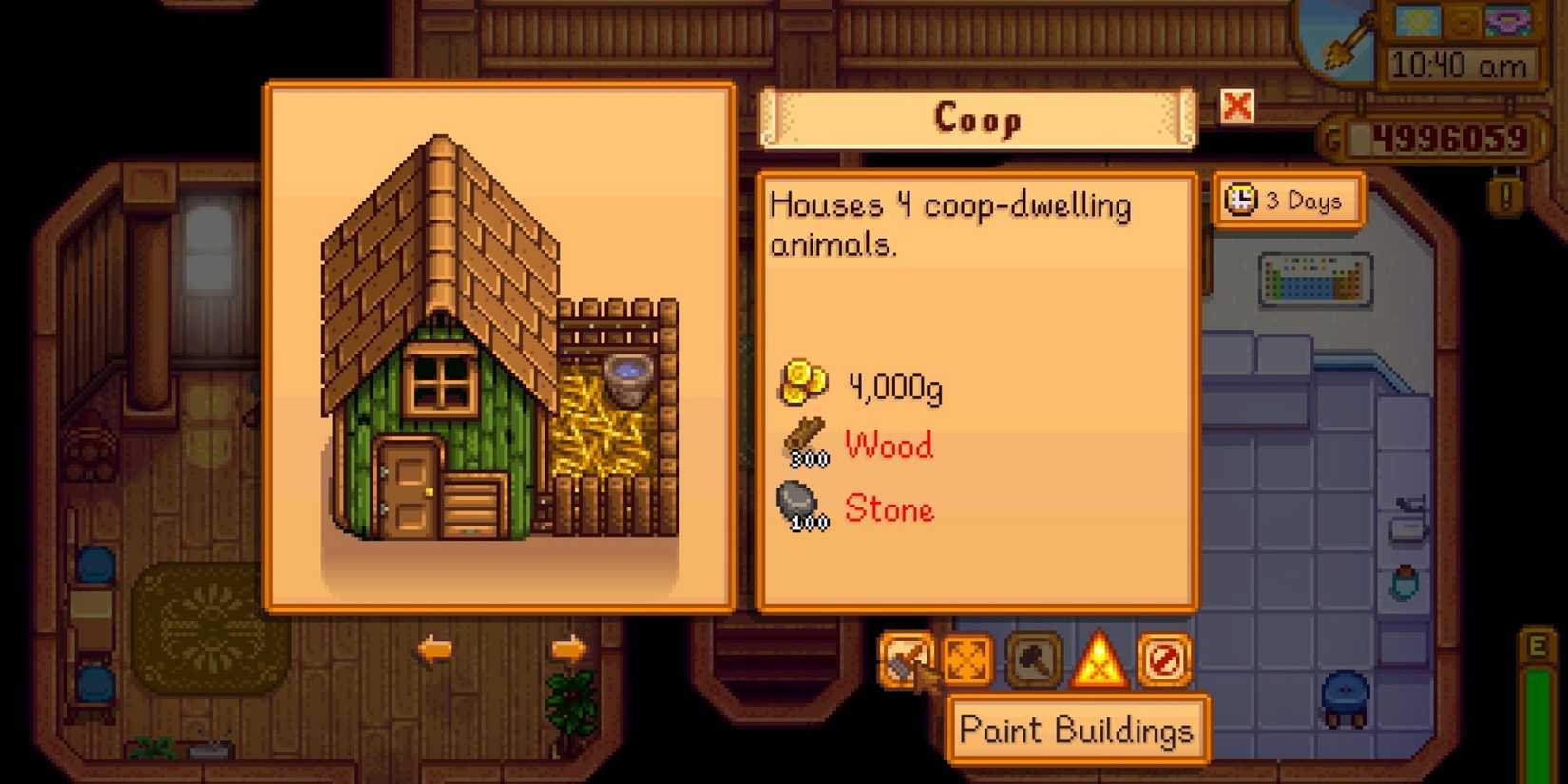This screenshot has height=784, width=1568.
Task: Click the red Wood requirement label
Action: [888, 445]
